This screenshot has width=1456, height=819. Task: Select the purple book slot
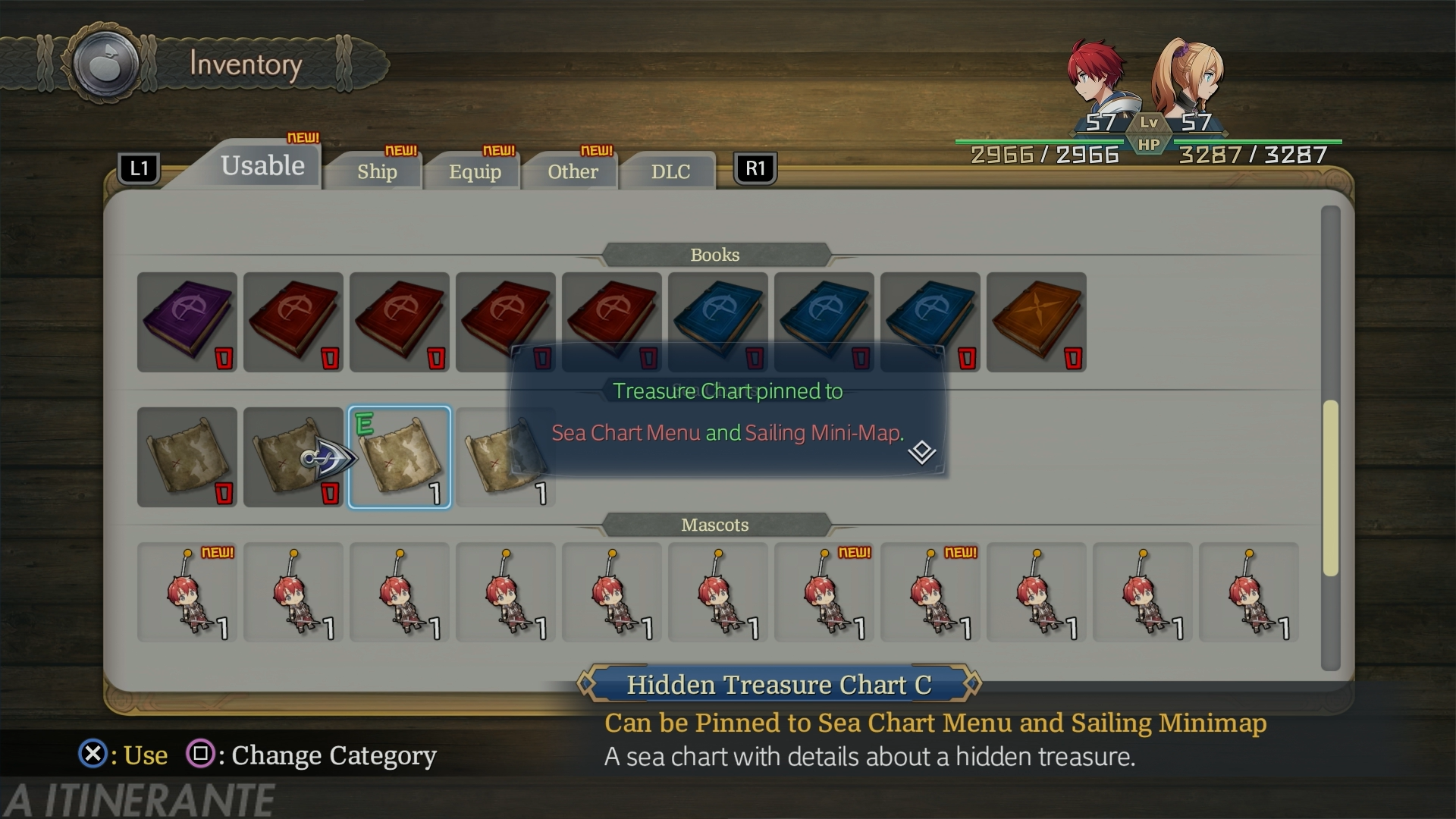187,322
